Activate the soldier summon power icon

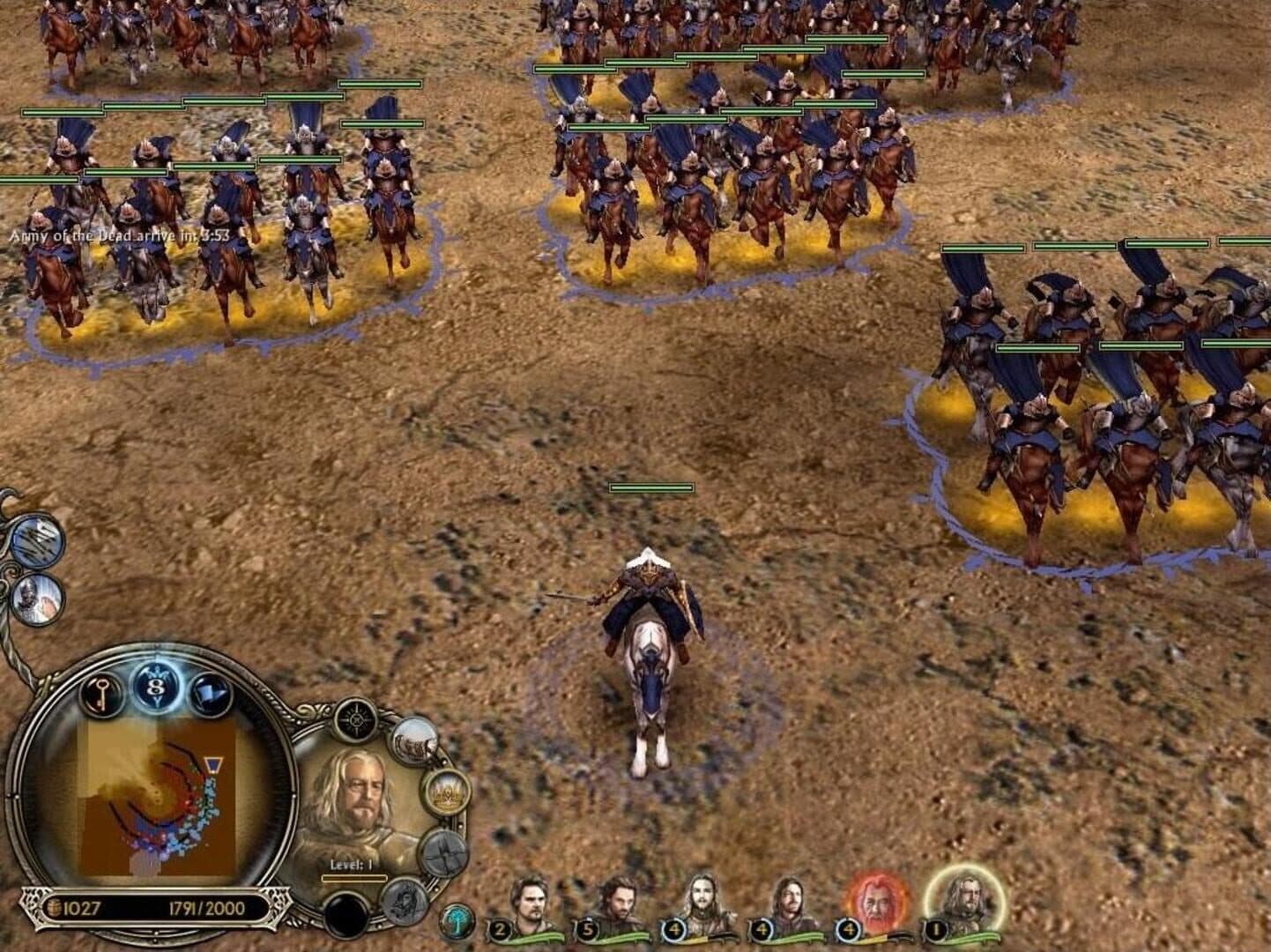38,599
